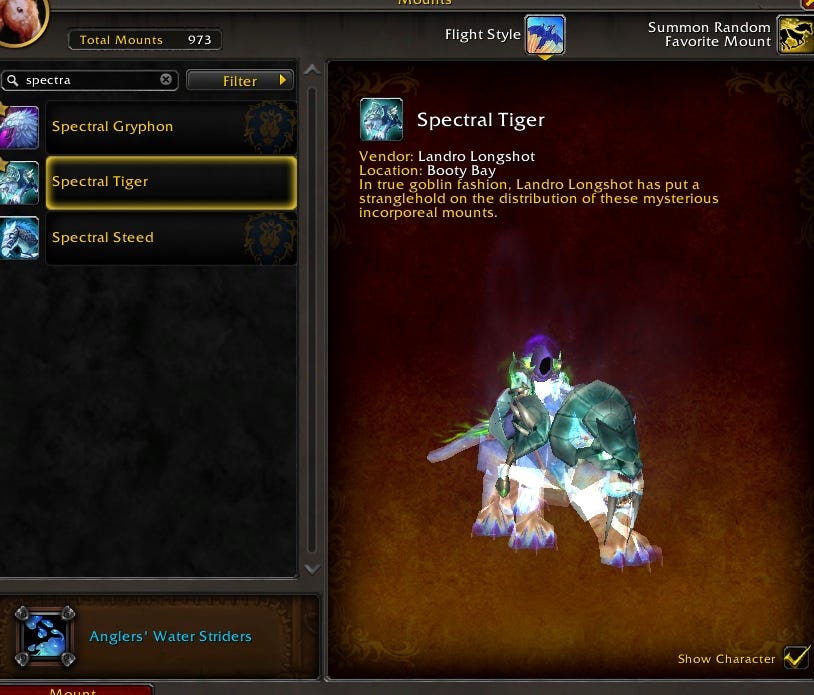The height and width of the screenshot is (695, 814).
Task: Toggle the Flight Style icon
Action: coord(545,35)
